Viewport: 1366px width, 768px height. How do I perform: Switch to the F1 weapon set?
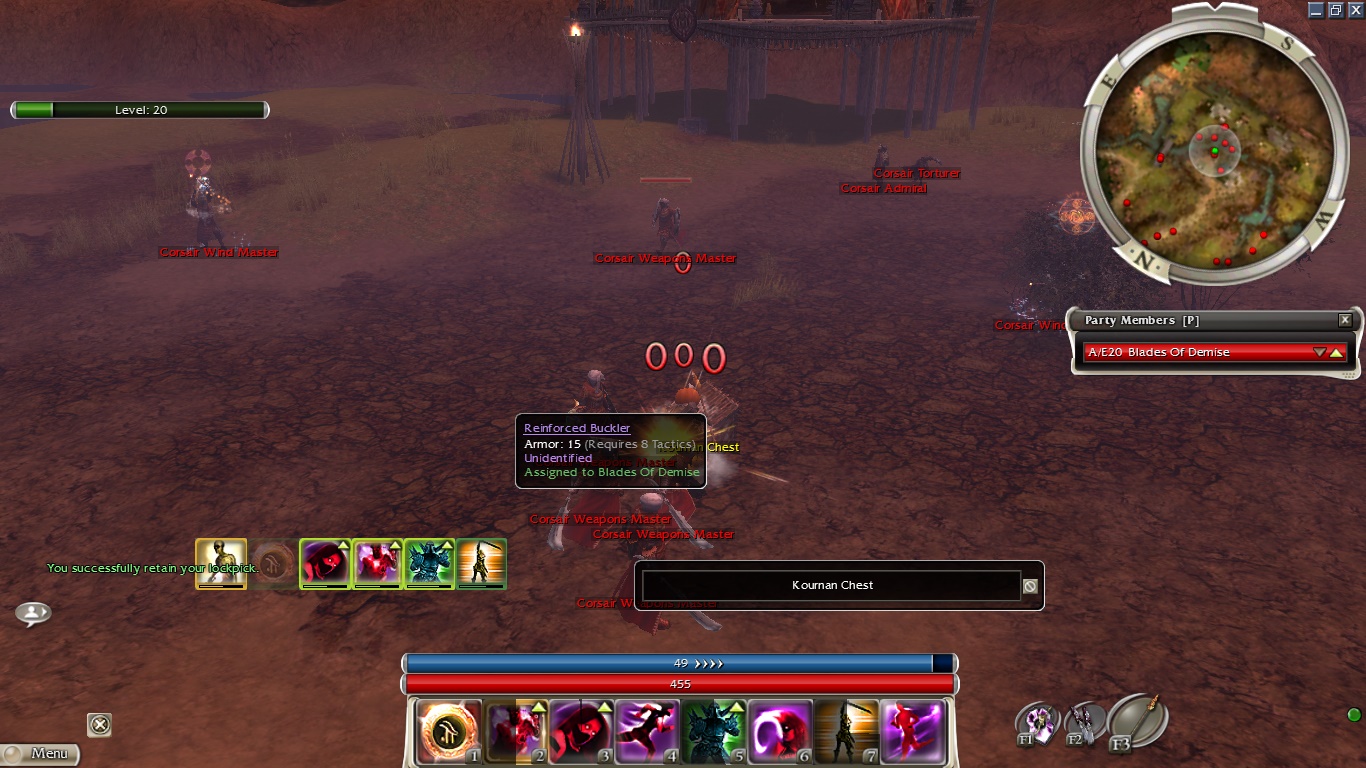1037,723
